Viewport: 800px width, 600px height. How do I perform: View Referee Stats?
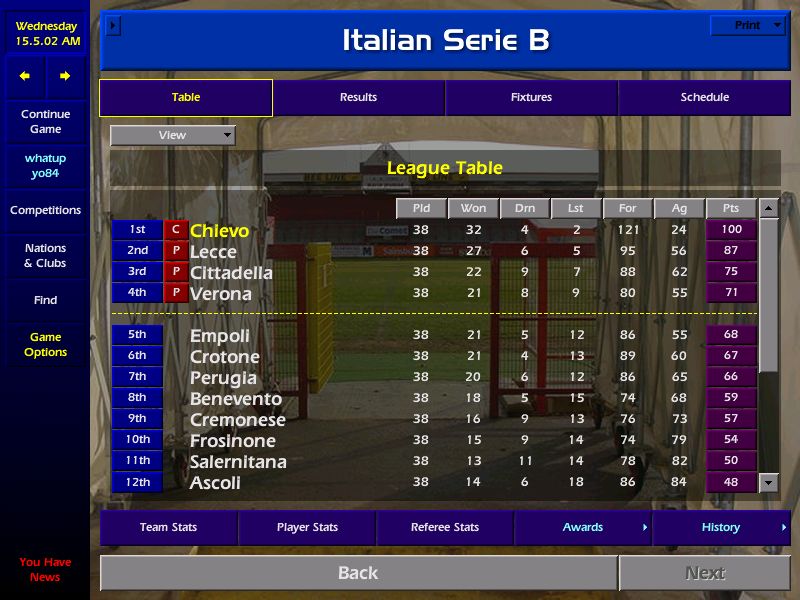point(445,528)
